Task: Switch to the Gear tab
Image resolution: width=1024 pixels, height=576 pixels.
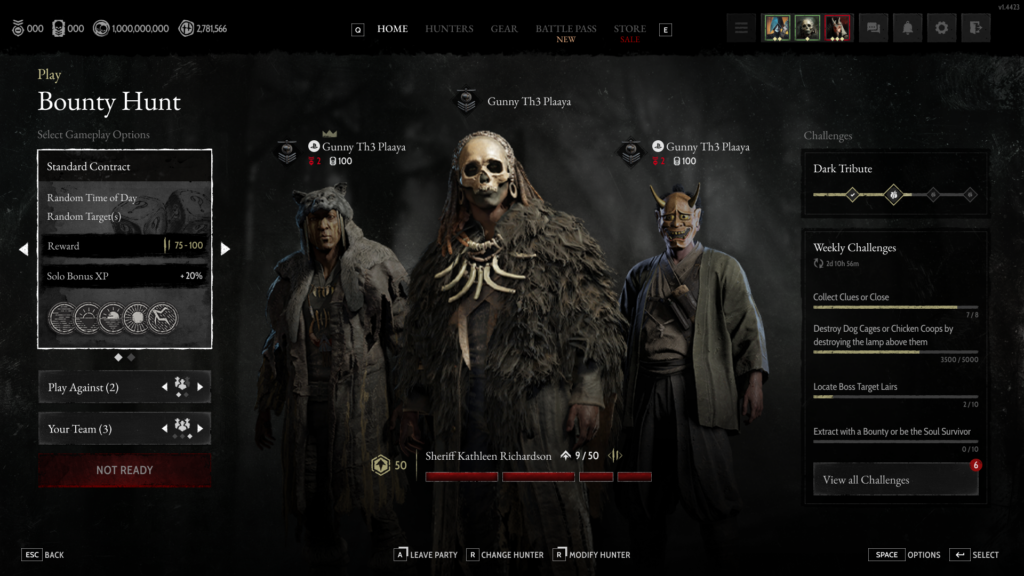Action: coord(504,29)
